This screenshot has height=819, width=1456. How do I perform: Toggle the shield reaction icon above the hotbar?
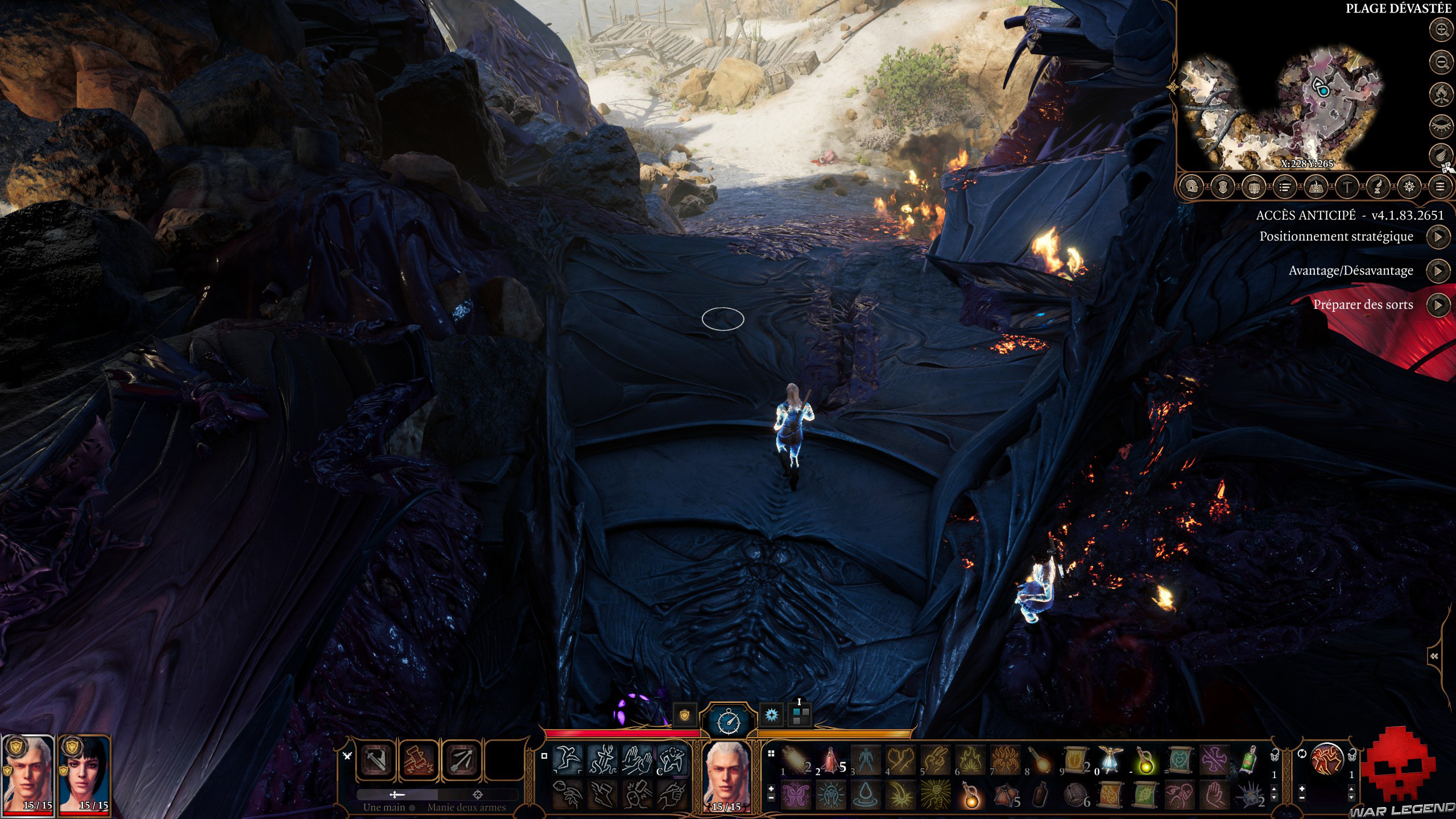pyautogui.click(x=684, y=715)
